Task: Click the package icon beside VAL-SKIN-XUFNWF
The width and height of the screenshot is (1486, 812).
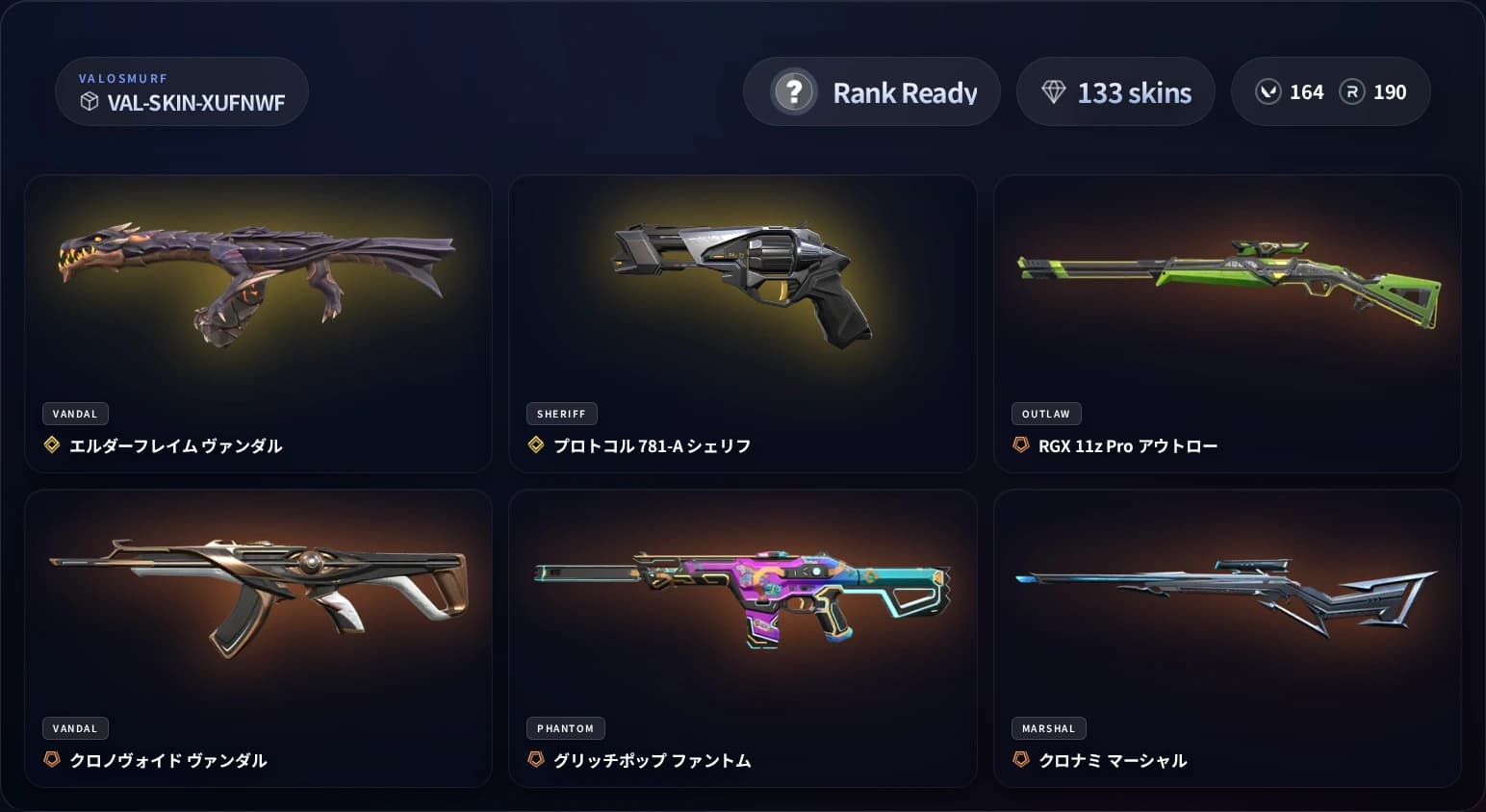Action: pyautogui.click(x=90, y=103)
